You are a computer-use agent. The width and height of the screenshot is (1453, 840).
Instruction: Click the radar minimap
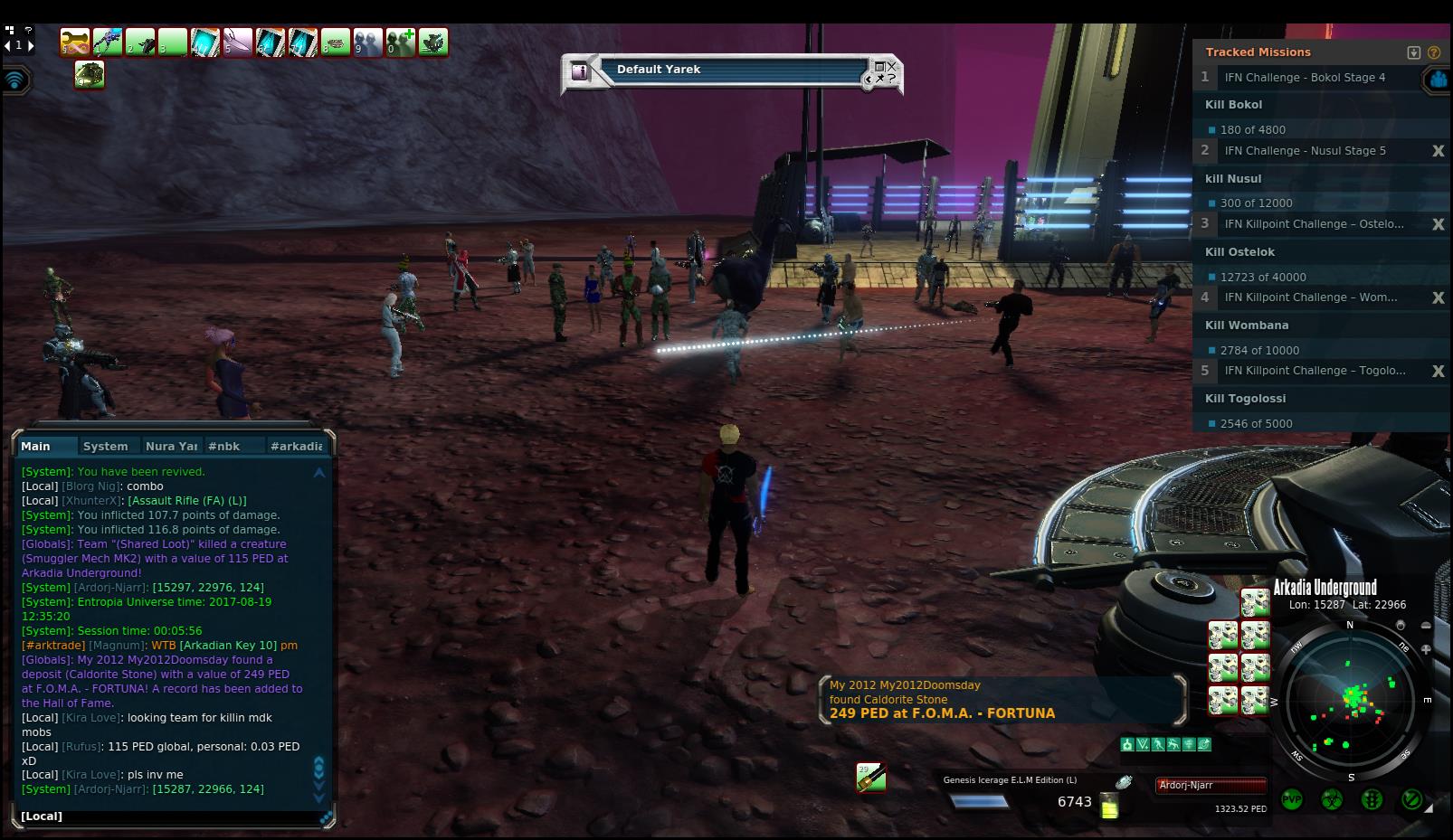tap(1350, 699)
